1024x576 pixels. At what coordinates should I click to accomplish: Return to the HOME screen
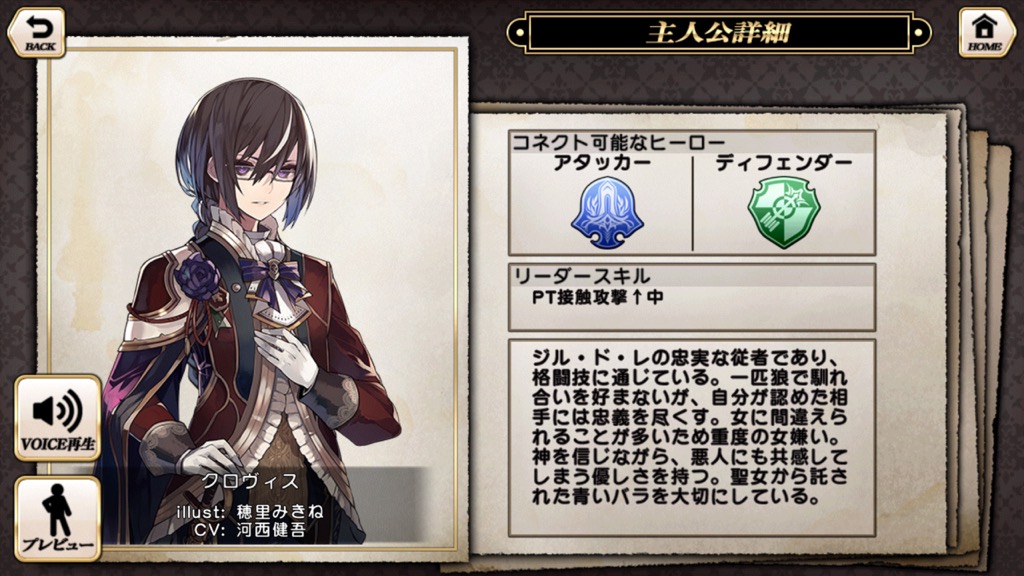pyautogui.click(x=986, y=32)
